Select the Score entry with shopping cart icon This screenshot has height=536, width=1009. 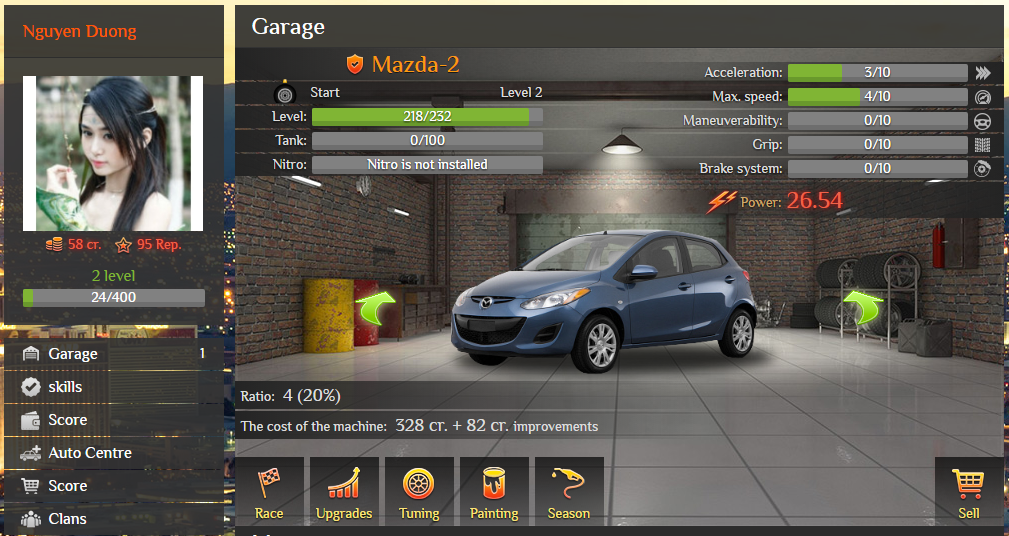[x=67, y=486]
